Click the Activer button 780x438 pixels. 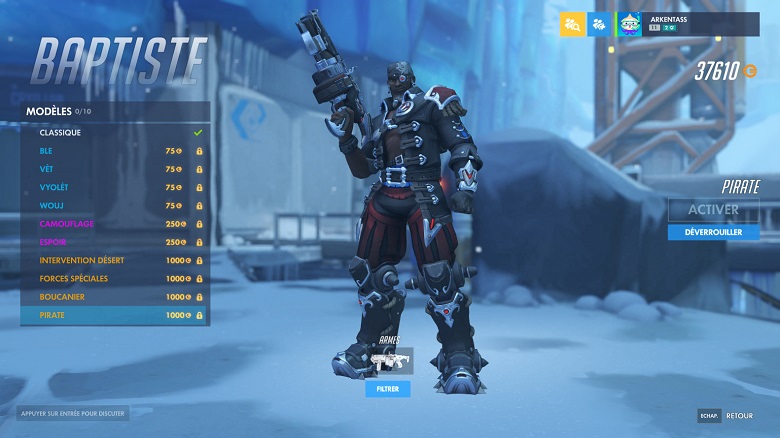click(x=713, y=210)
